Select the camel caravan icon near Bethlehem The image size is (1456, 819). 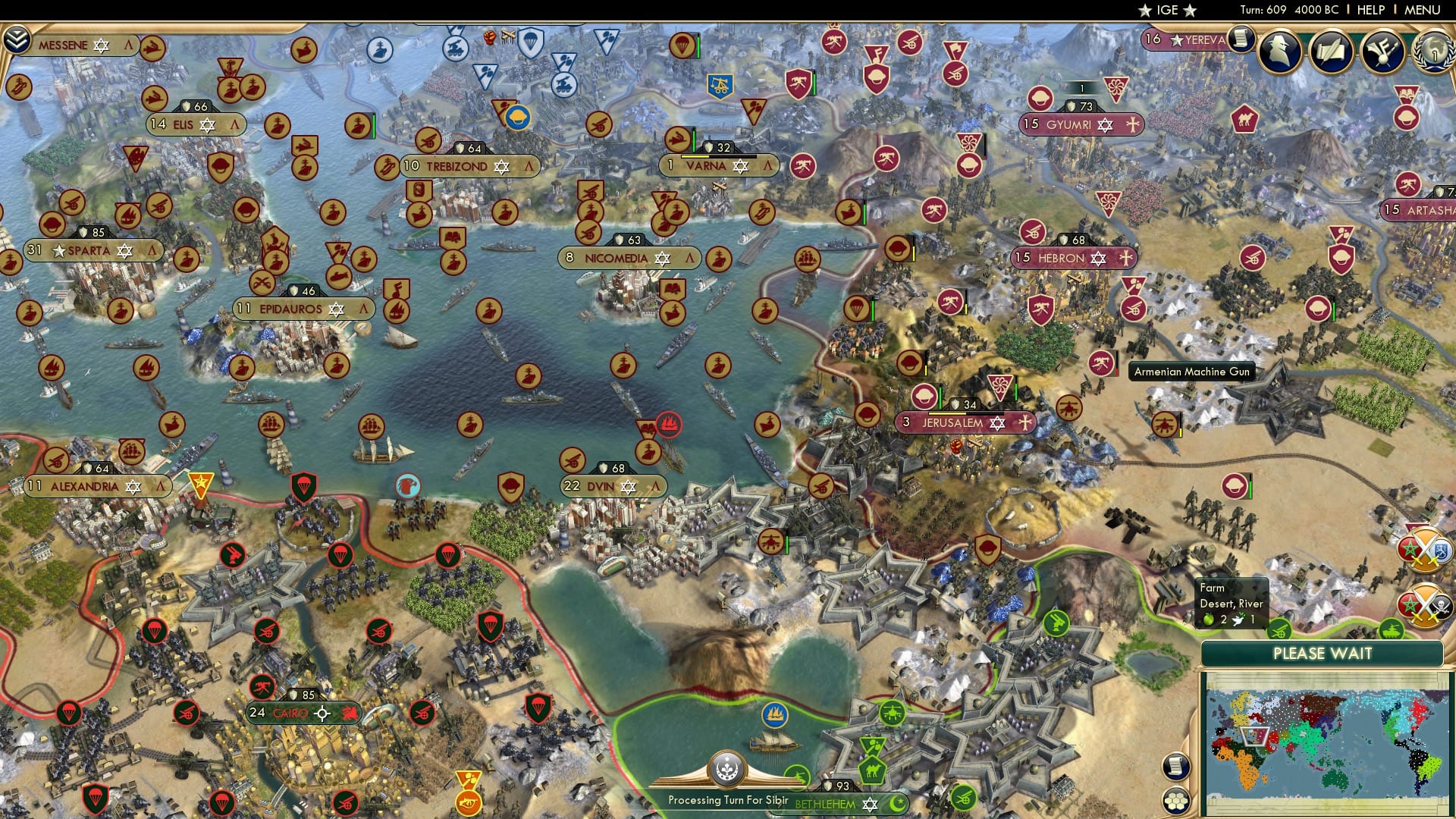tap(874, 769)
